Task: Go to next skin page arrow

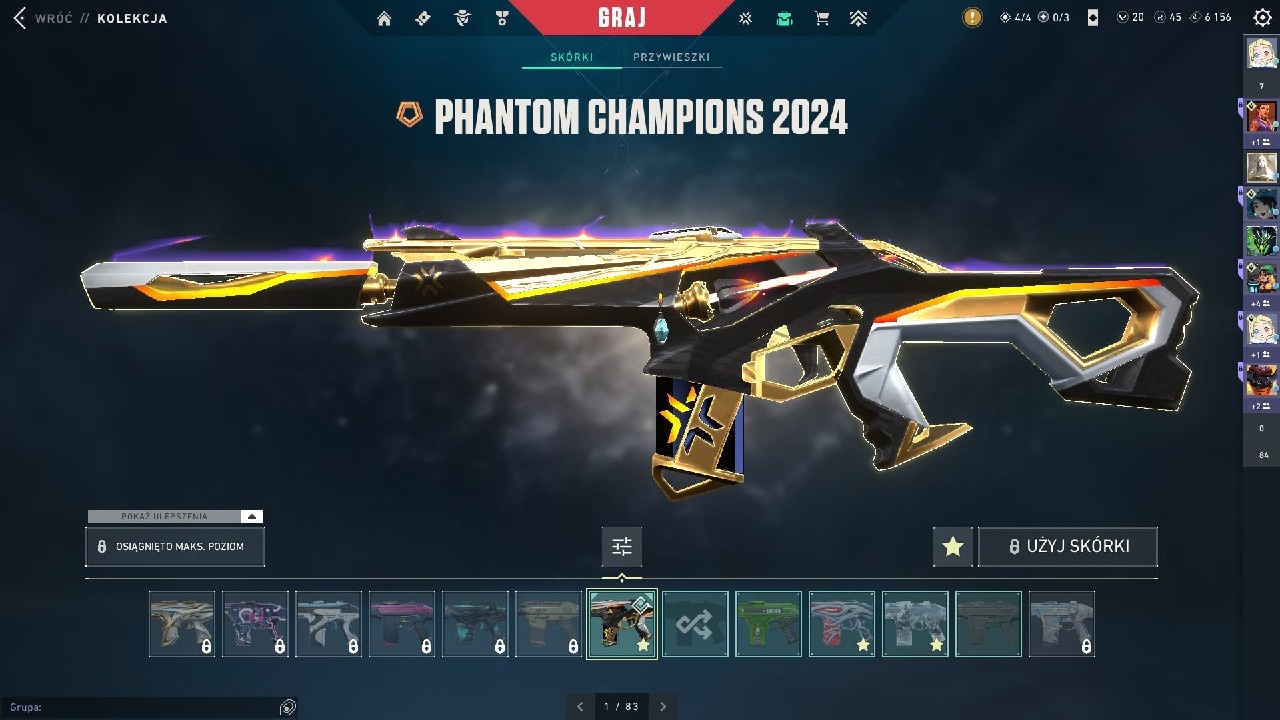Action: (x=662, y=706)
